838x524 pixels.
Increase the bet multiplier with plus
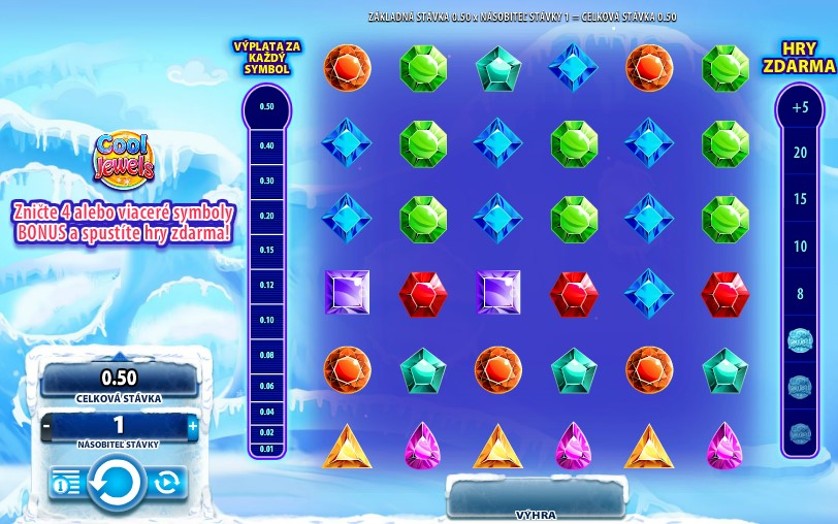pos(193,425)
